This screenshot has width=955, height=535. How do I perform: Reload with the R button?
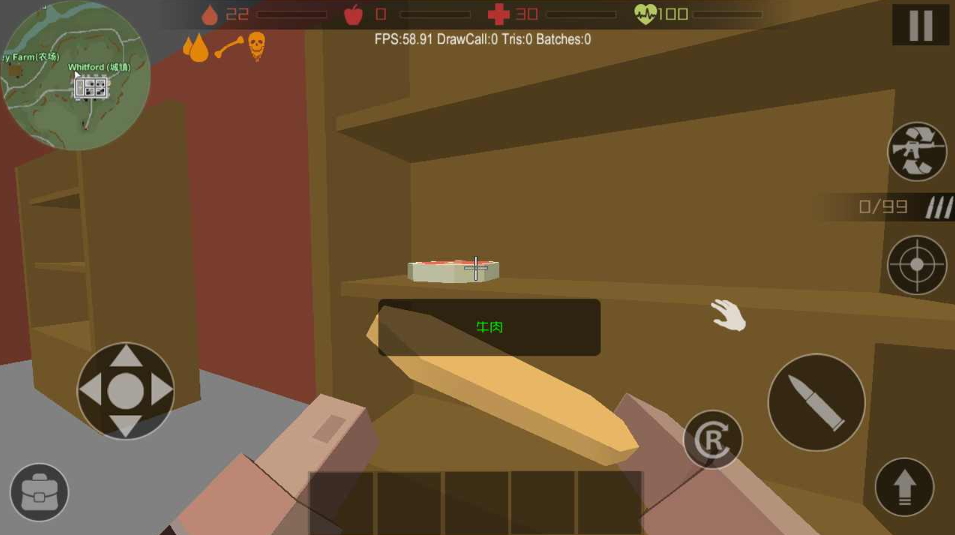(x=713, y=440)
